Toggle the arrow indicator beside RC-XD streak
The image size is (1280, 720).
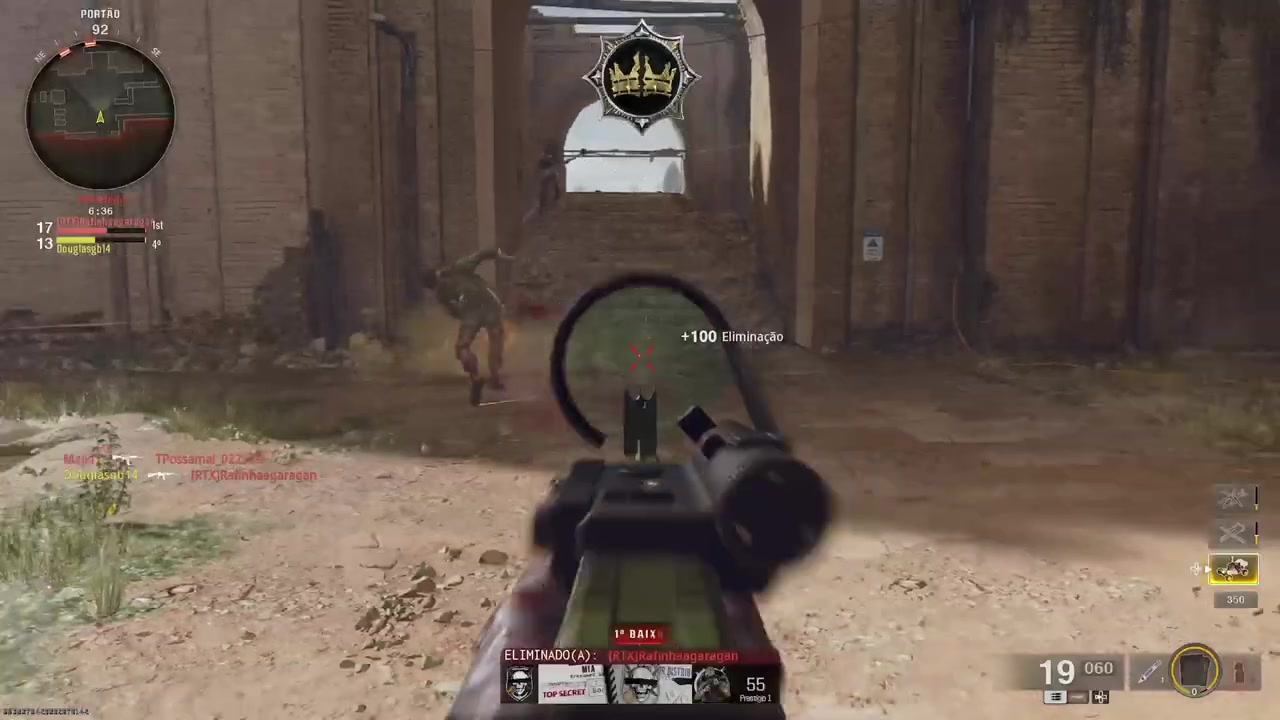1207,568
